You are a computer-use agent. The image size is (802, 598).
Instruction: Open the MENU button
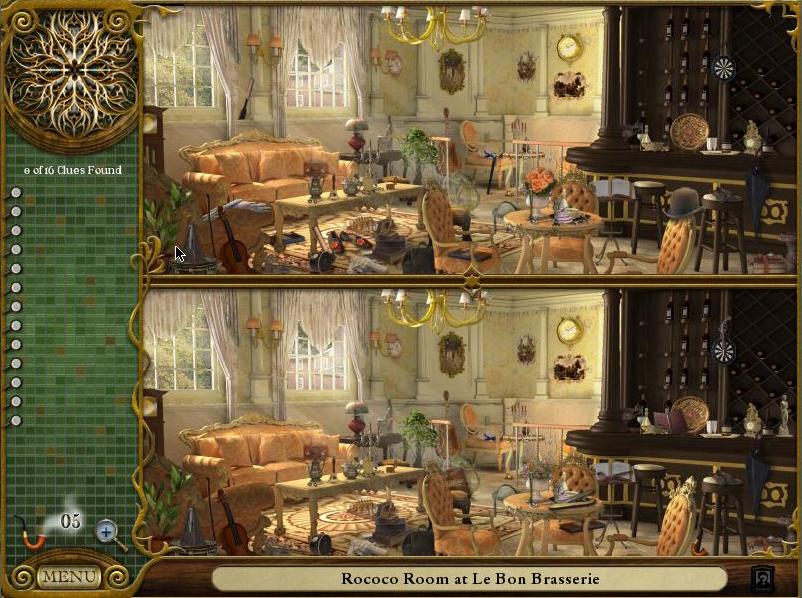[69, 577]
